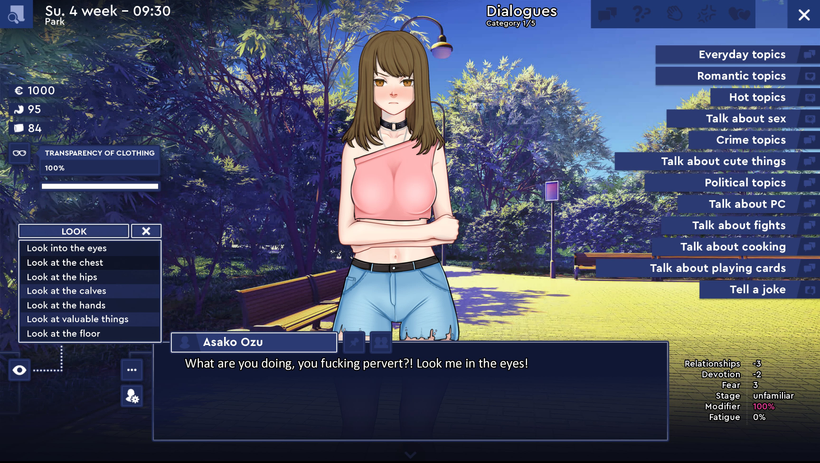
Task: Select Romantic topics from the dialogue list
Action: click(741, 76)
